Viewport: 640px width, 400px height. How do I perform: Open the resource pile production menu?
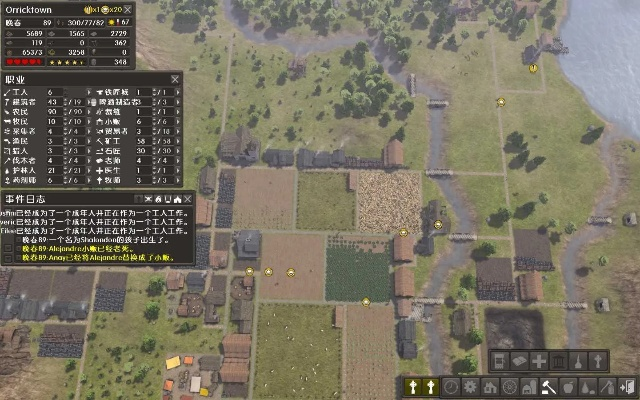coord(586,386)
